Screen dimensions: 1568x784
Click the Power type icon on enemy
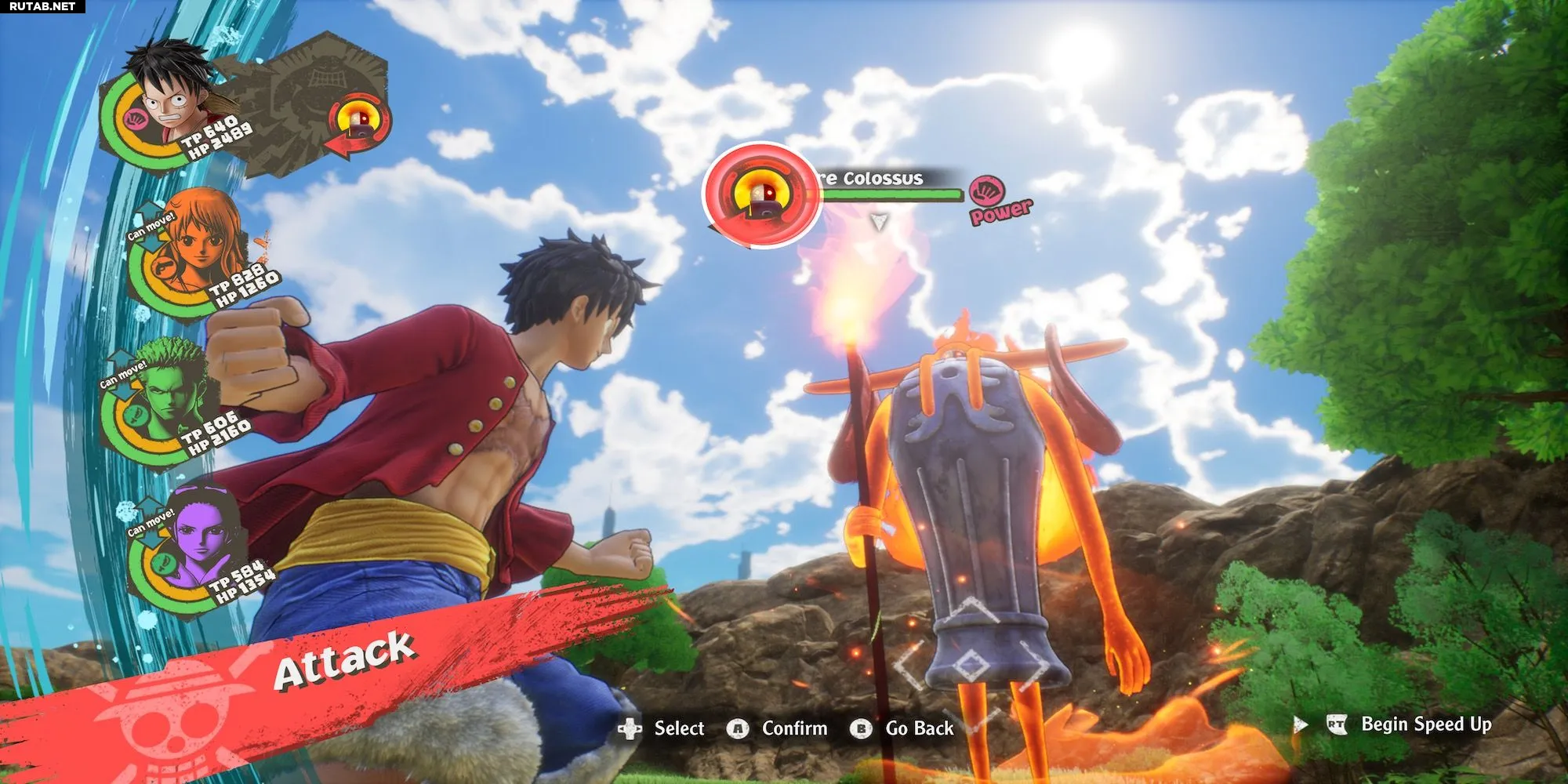988,192
